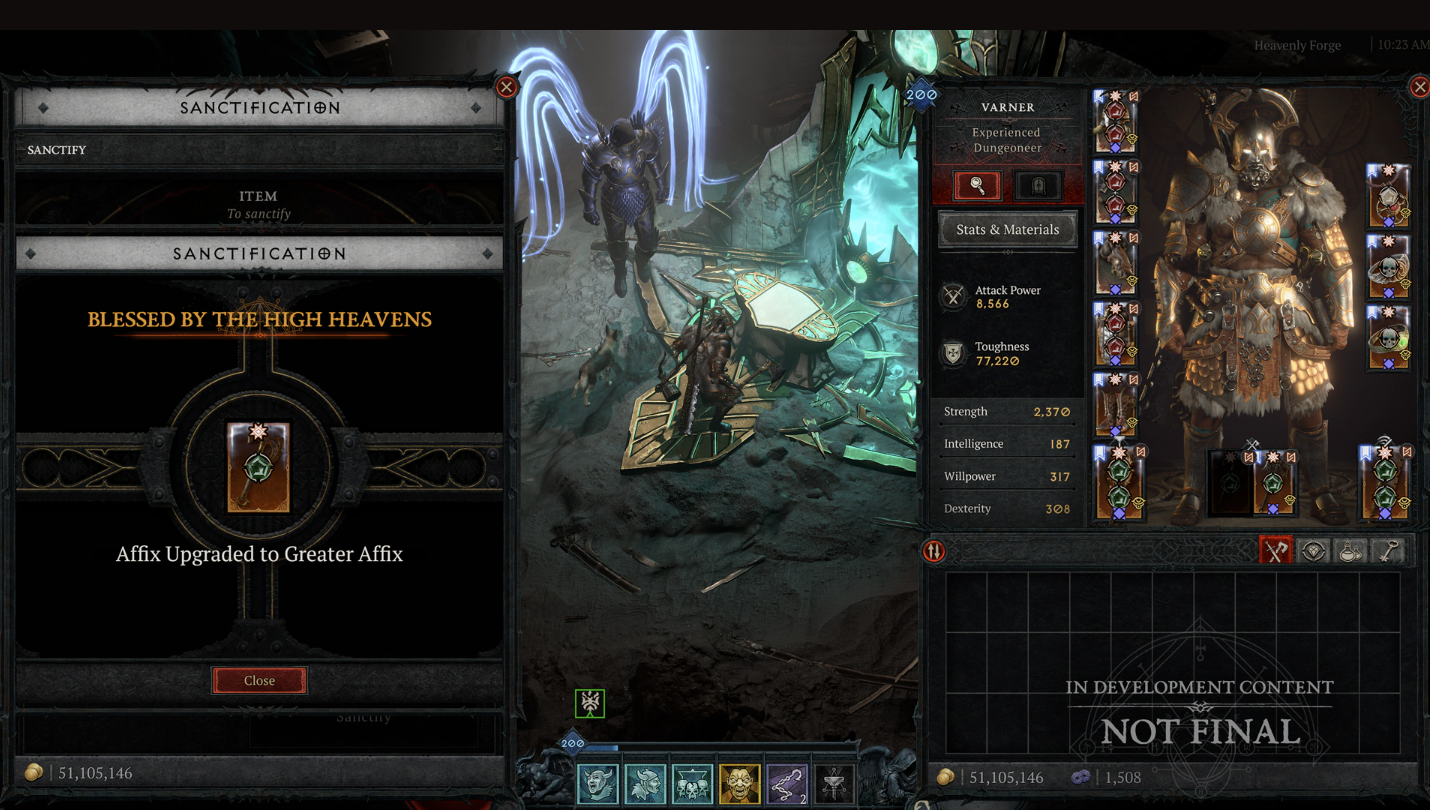Use the golden screaming face skill
This screenshot has width=1430, height=810.
[x=739, y=784]
